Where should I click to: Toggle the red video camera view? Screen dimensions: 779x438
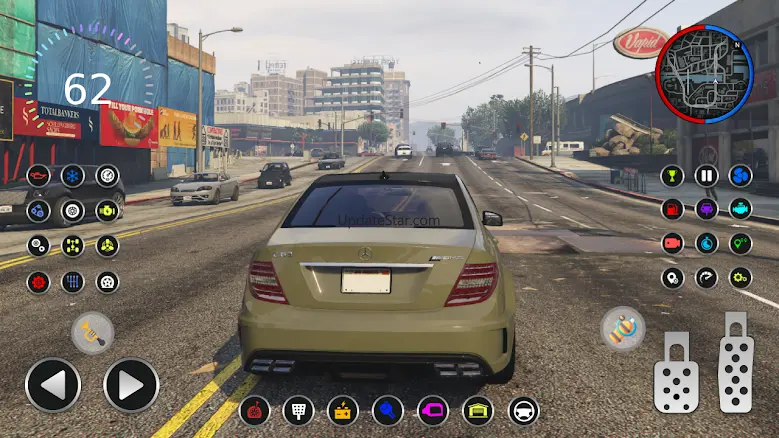pos(673,243)
